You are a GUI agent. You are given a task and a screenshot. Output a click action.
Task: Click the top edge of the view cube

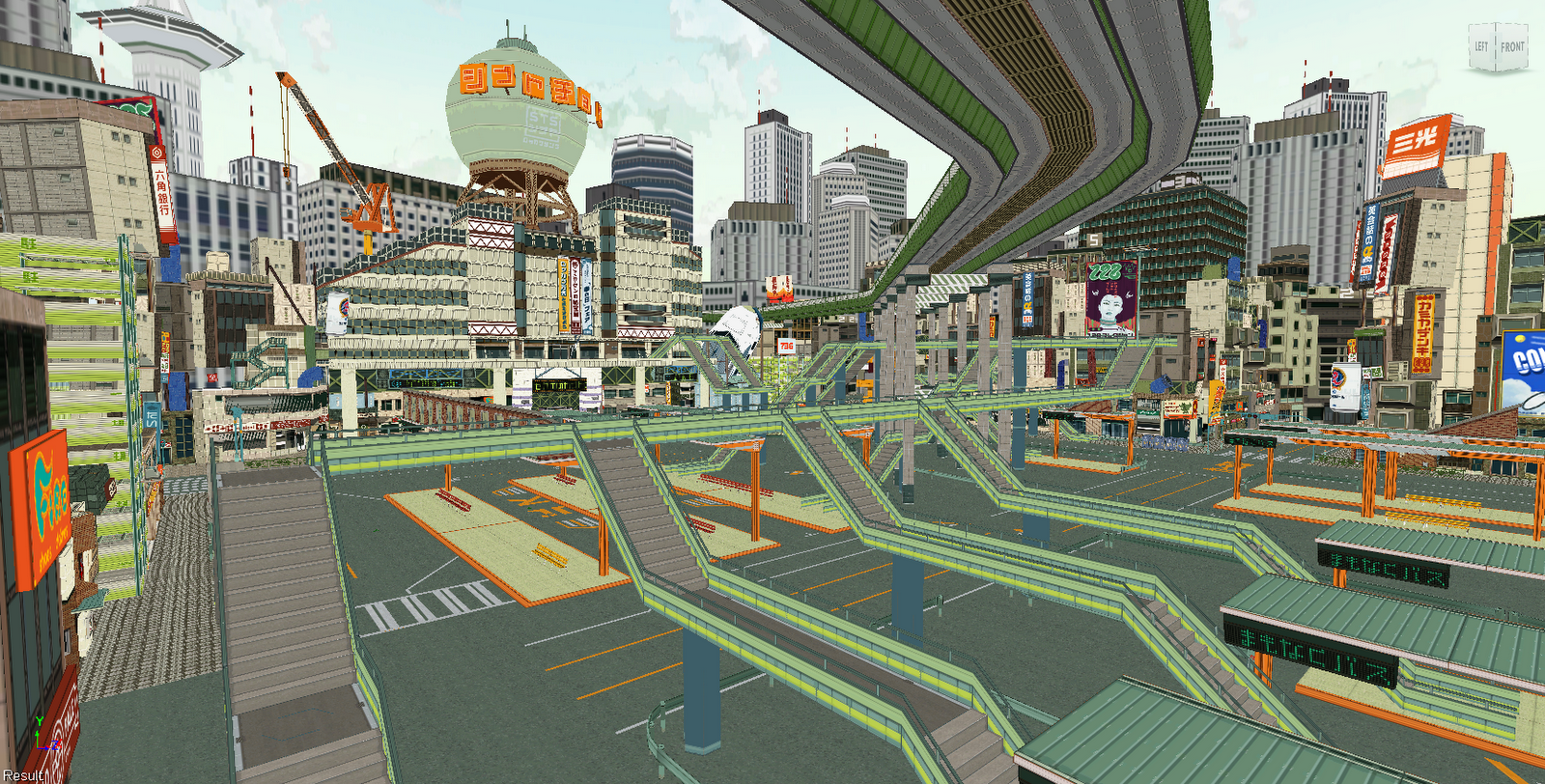click(1496, 22)
